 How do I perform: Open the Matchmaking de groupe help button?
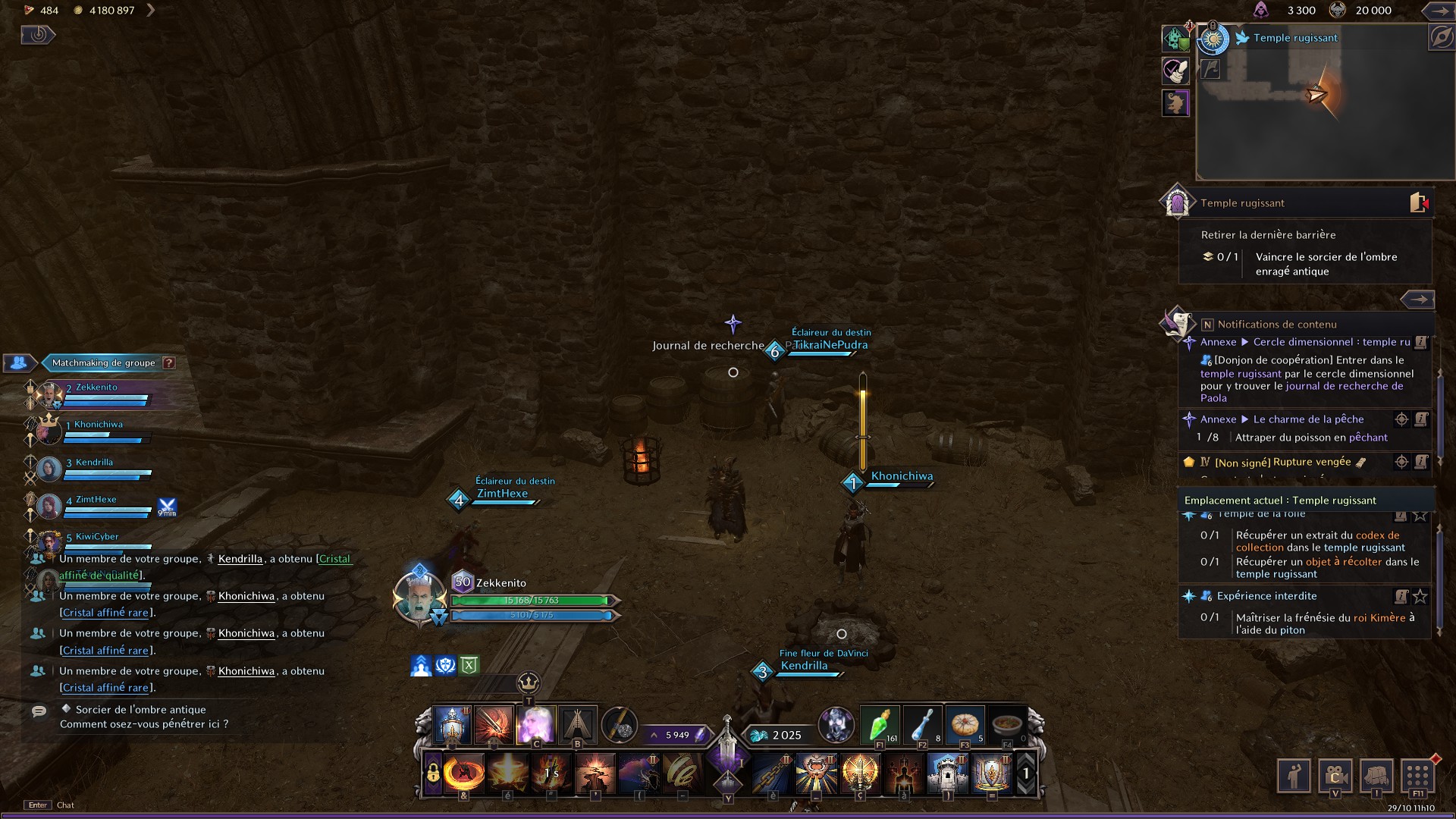click(169, 363)
